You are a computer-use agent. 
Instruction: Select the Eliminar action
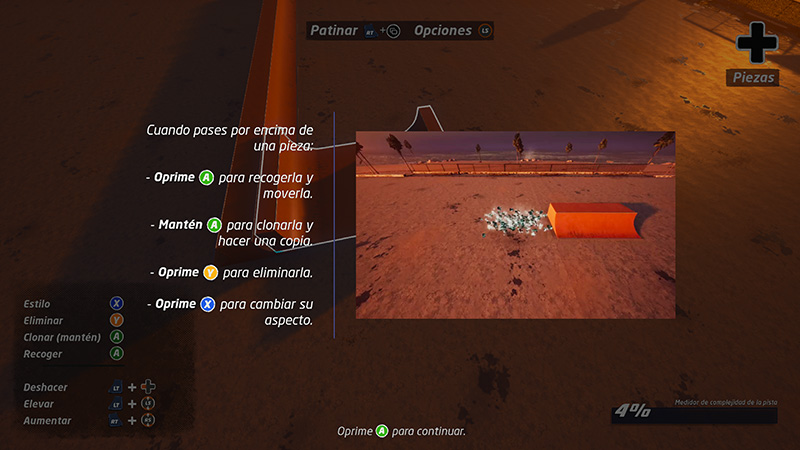(43, 320)
